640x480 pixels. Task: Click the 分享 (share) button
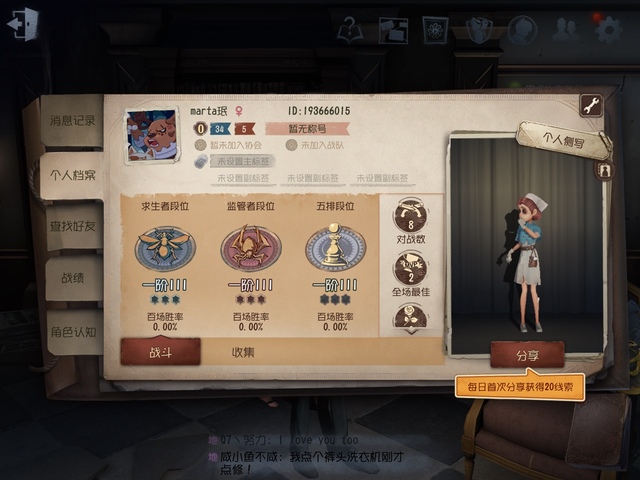pyautogui.click(x=527, y=354)
